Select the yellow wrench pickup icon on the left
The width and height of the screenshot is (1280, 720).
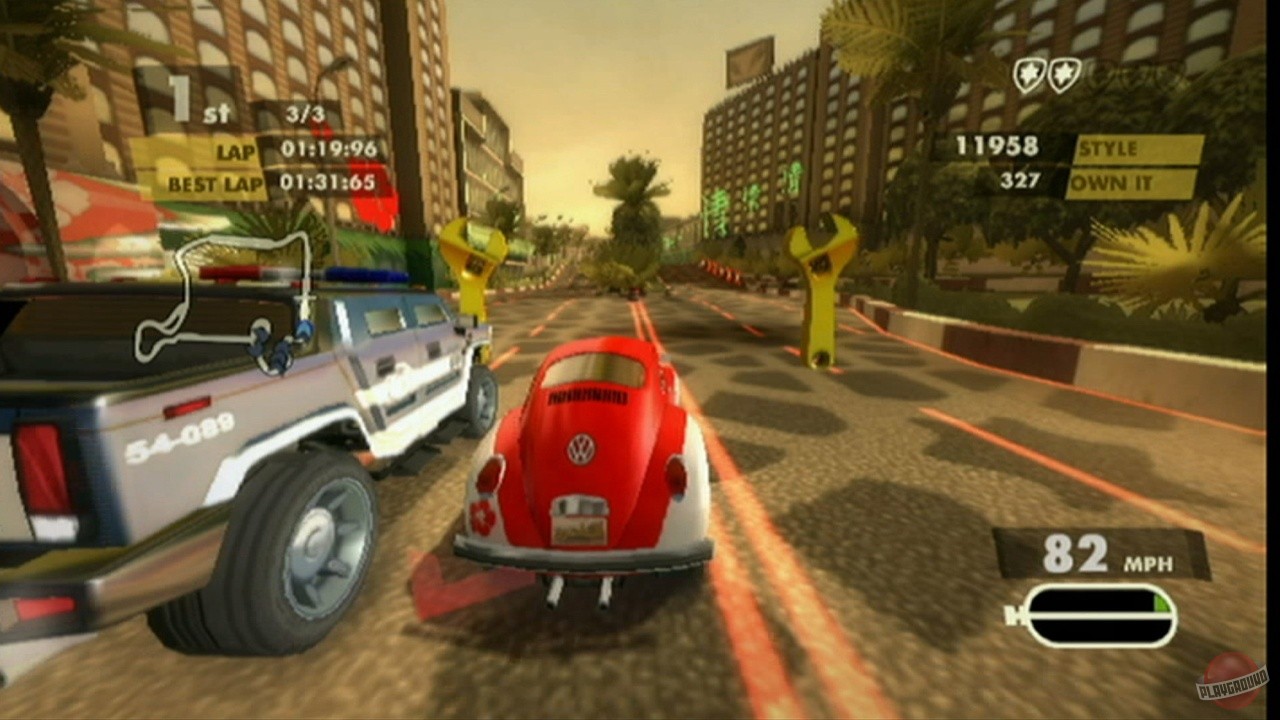click(x=472, y=260)
